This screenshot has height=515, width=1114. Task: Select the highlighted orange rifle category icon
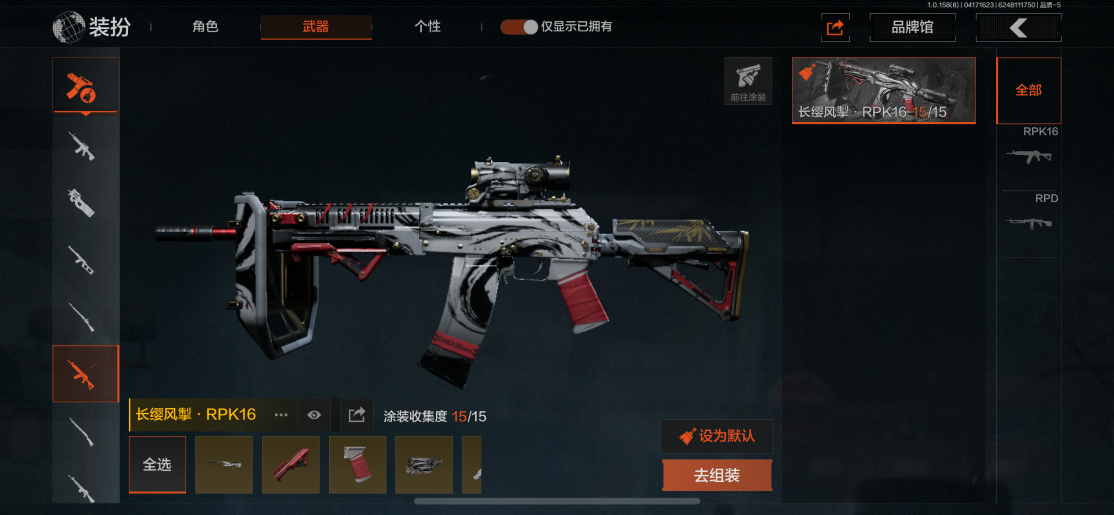pyautogui.click(x=85, y=373)
